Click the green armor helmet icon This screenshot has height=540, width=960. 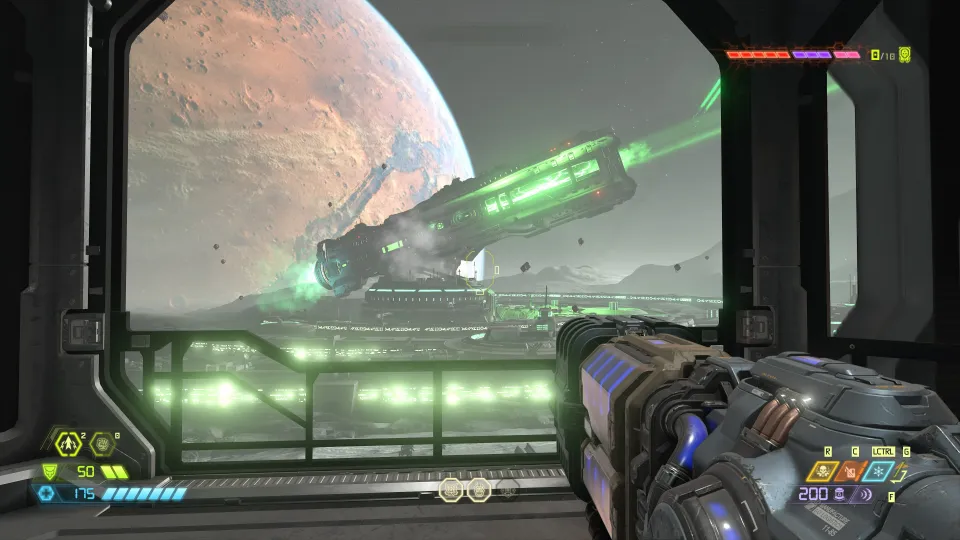[49, 472]
